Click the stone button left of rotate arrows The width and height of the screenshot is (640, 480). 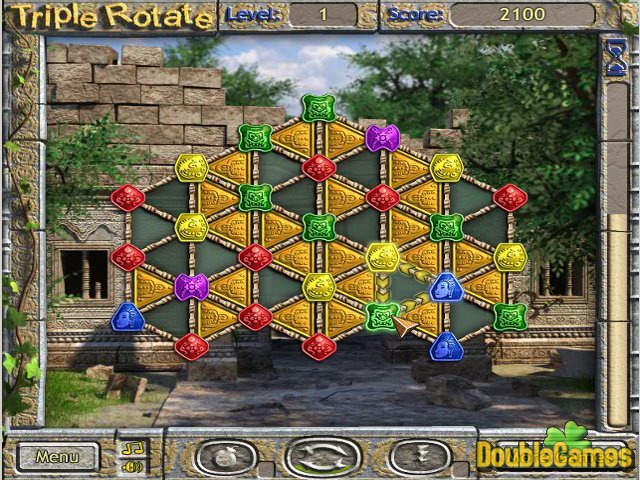tap(228, 457)
